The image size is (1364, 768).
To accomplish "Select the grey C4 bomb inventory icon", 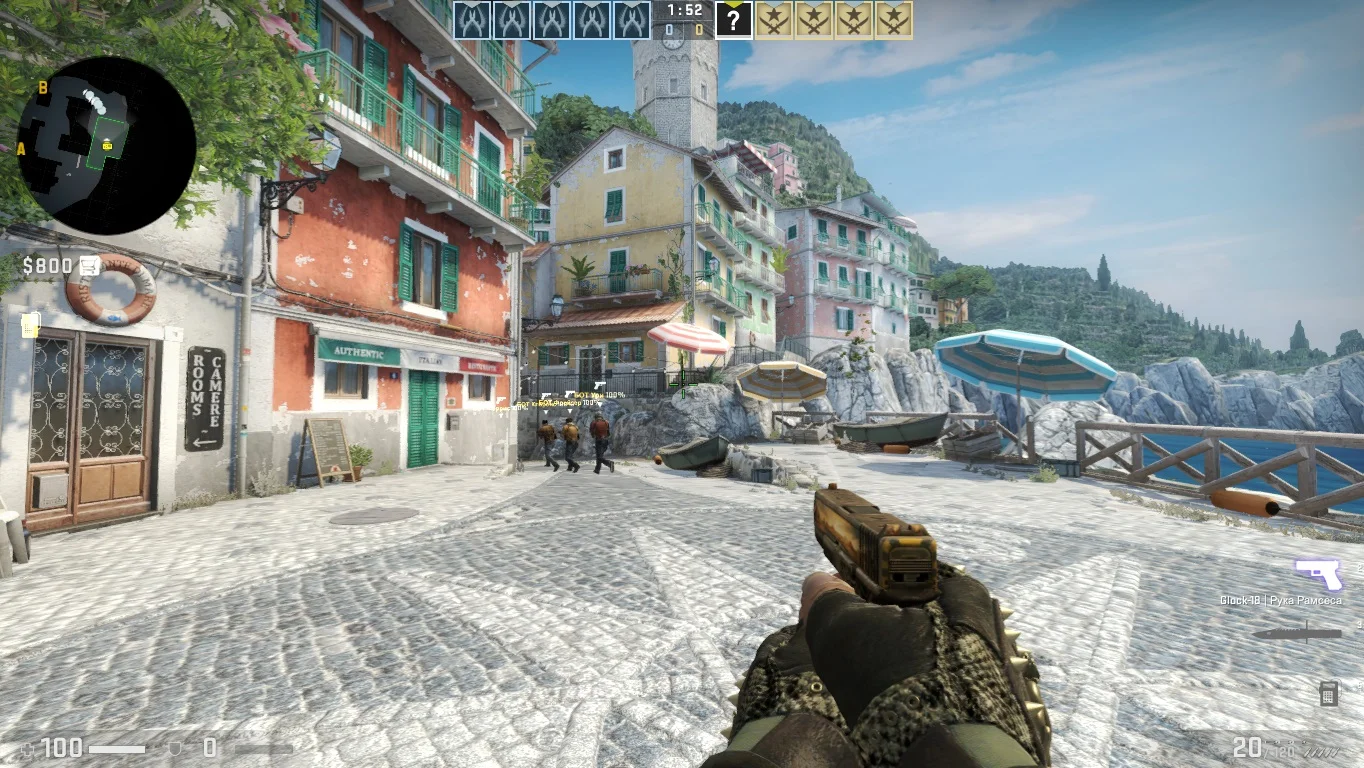I will 1328,692.
